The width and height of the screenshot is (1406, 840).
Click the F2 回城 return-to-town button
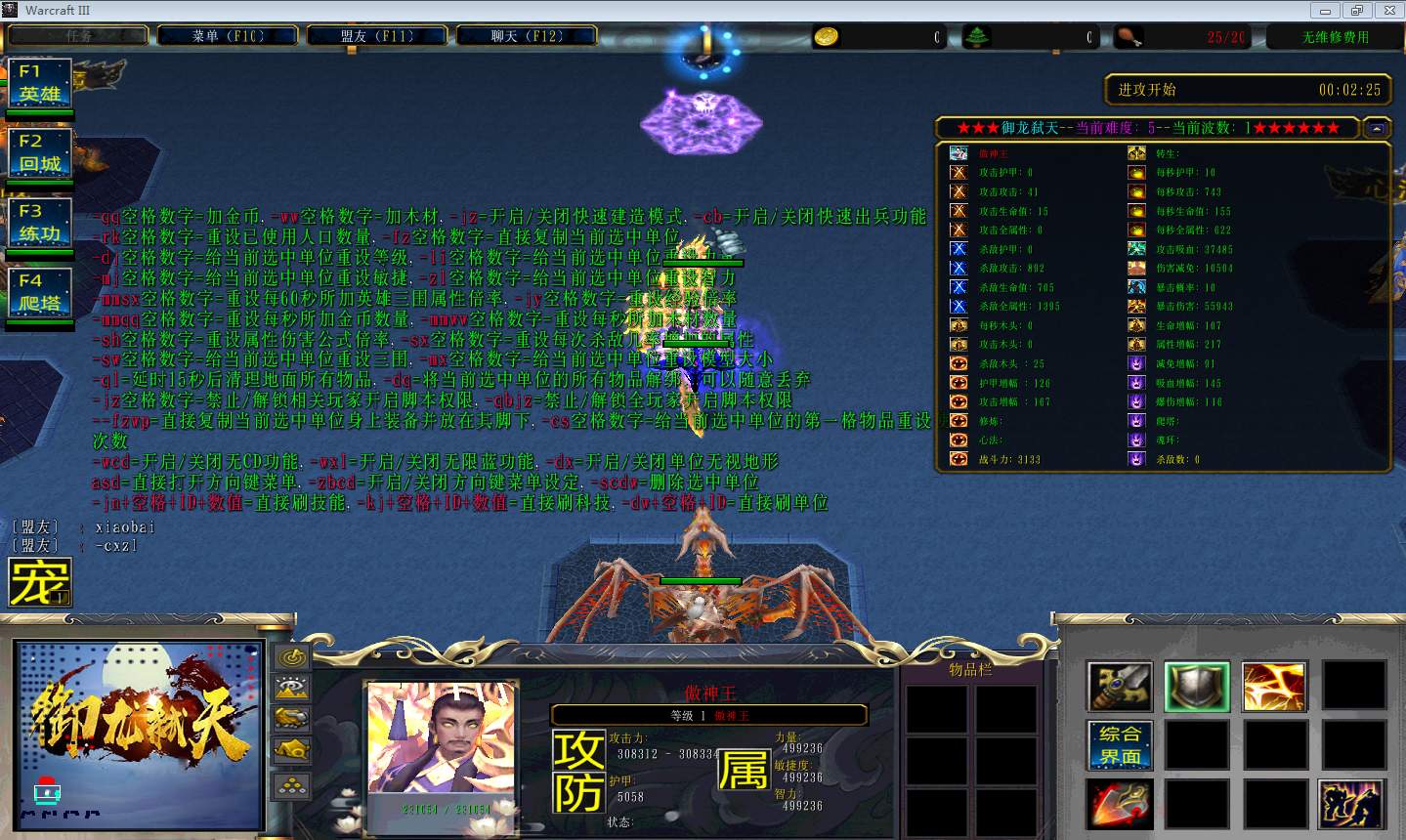(40, 153)
